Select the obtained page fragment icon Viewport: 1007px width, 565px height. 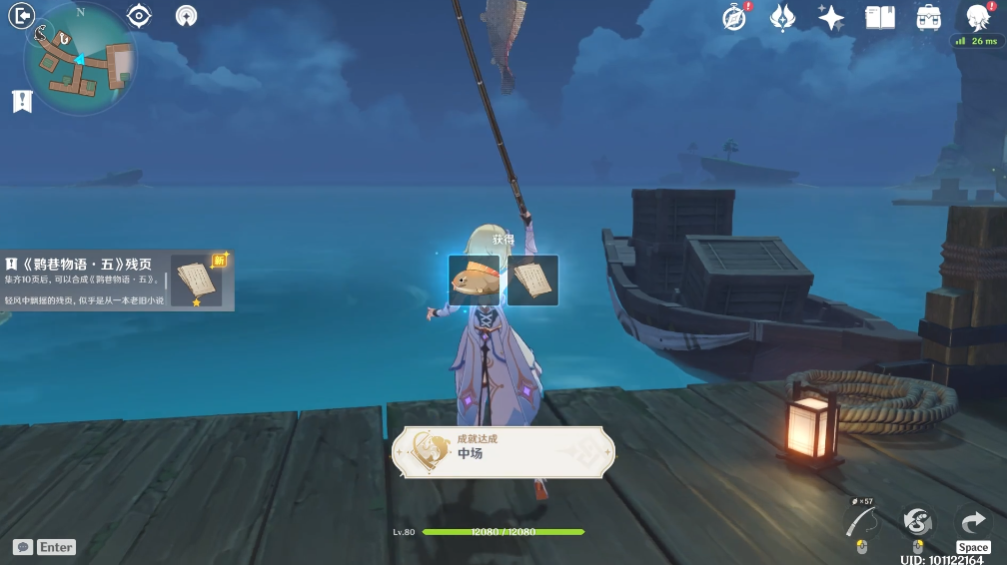click(x=532, y=280)
